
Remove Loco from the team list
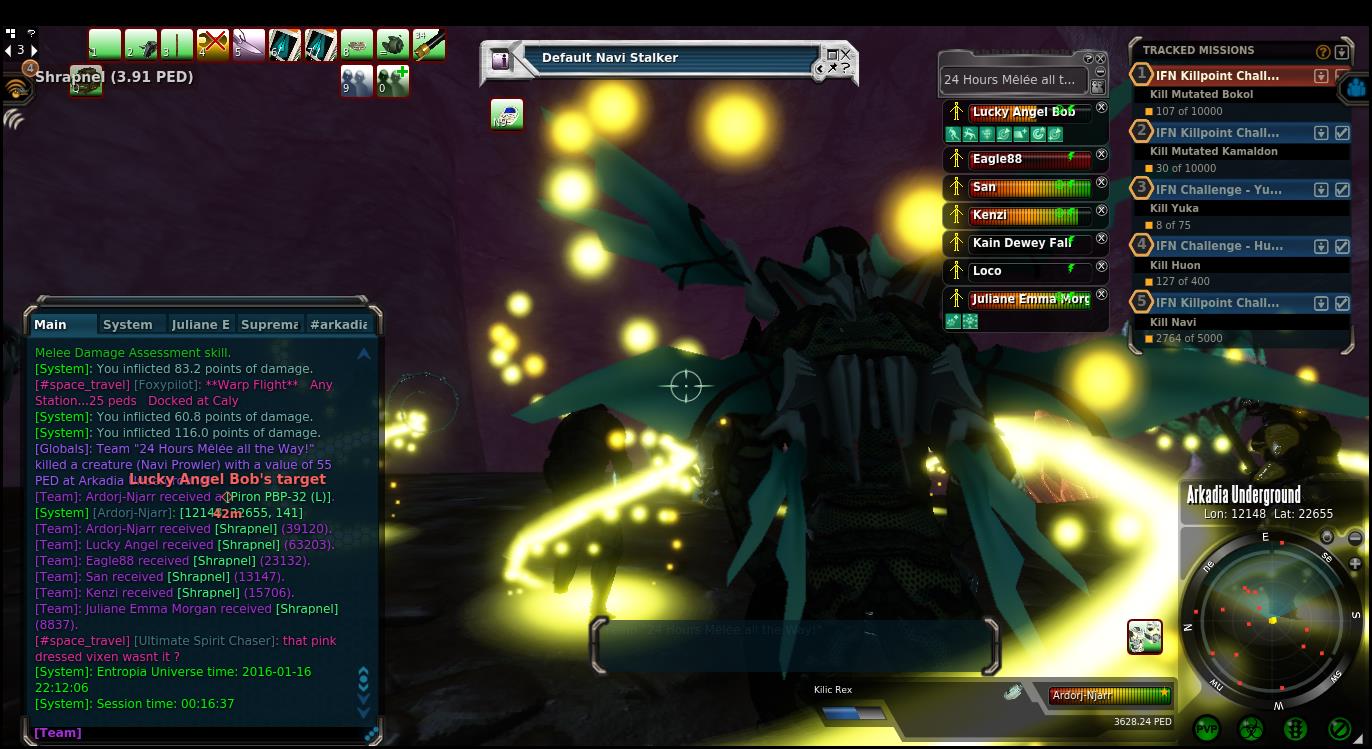pyautogui.click(x=1101, y=267)
